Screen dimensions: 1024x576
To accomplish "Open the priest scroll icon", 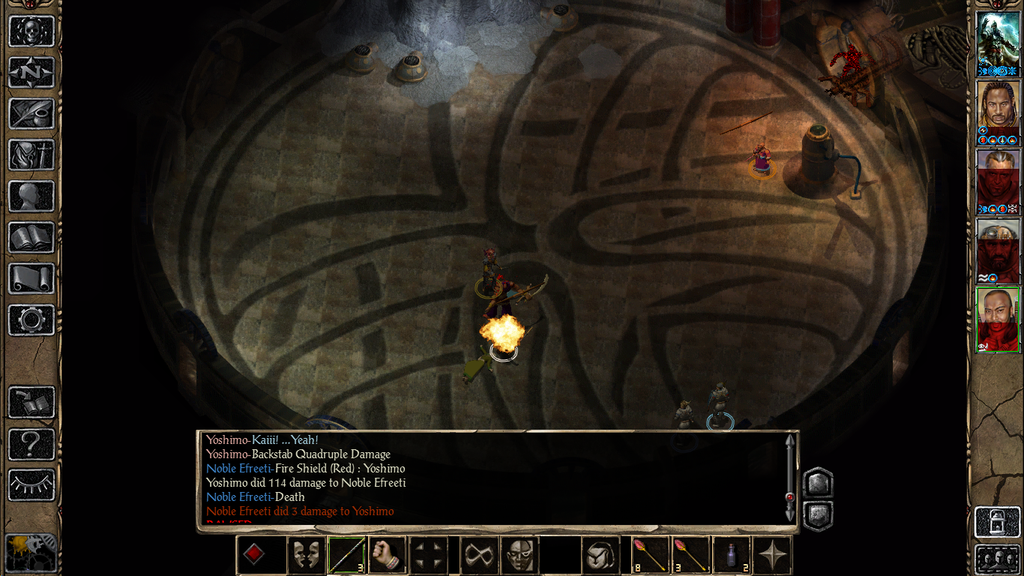I will coord(31,278).
